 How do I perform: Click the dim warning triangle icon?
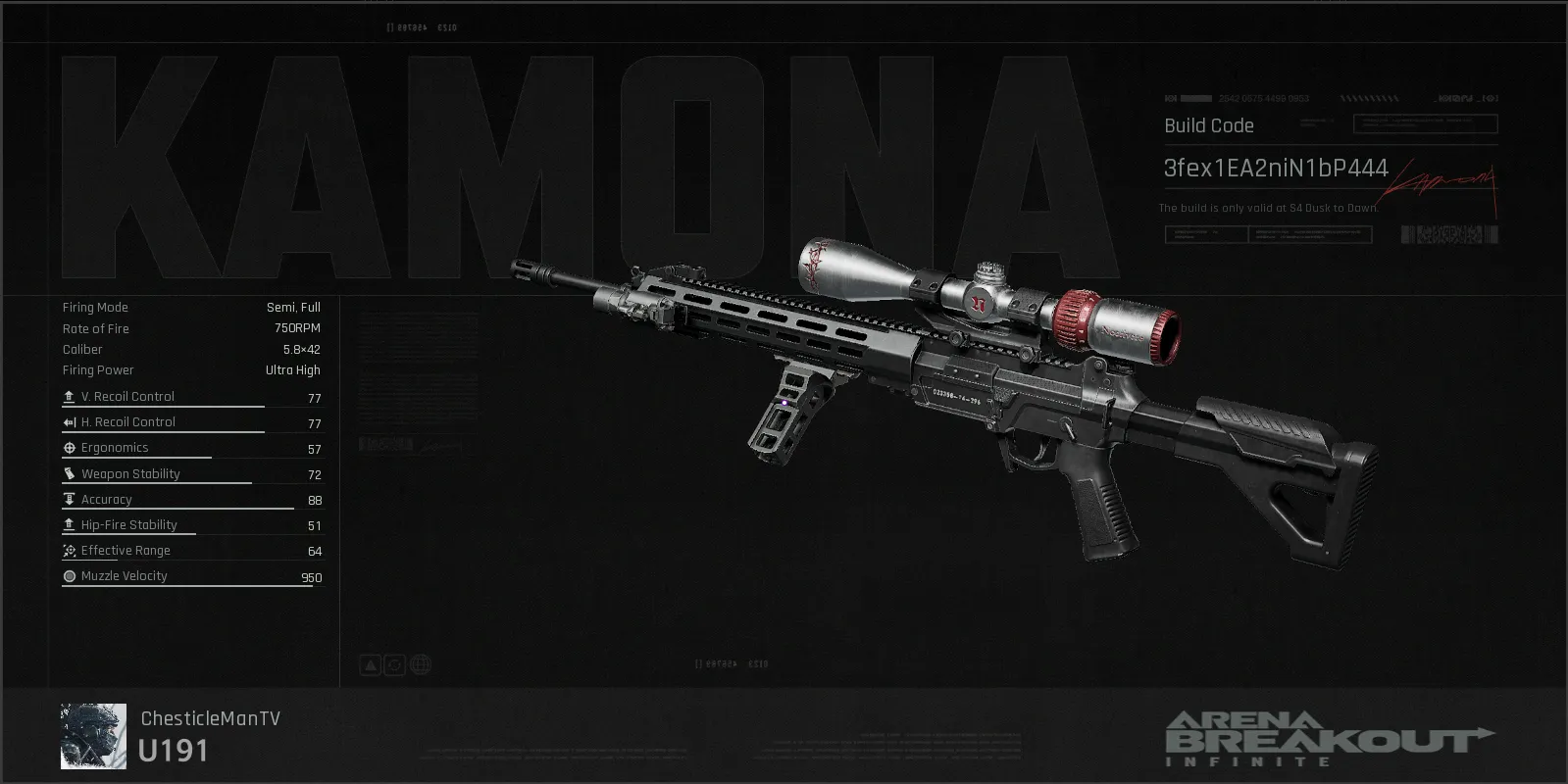pyautogui.click(x=370, y=665)
